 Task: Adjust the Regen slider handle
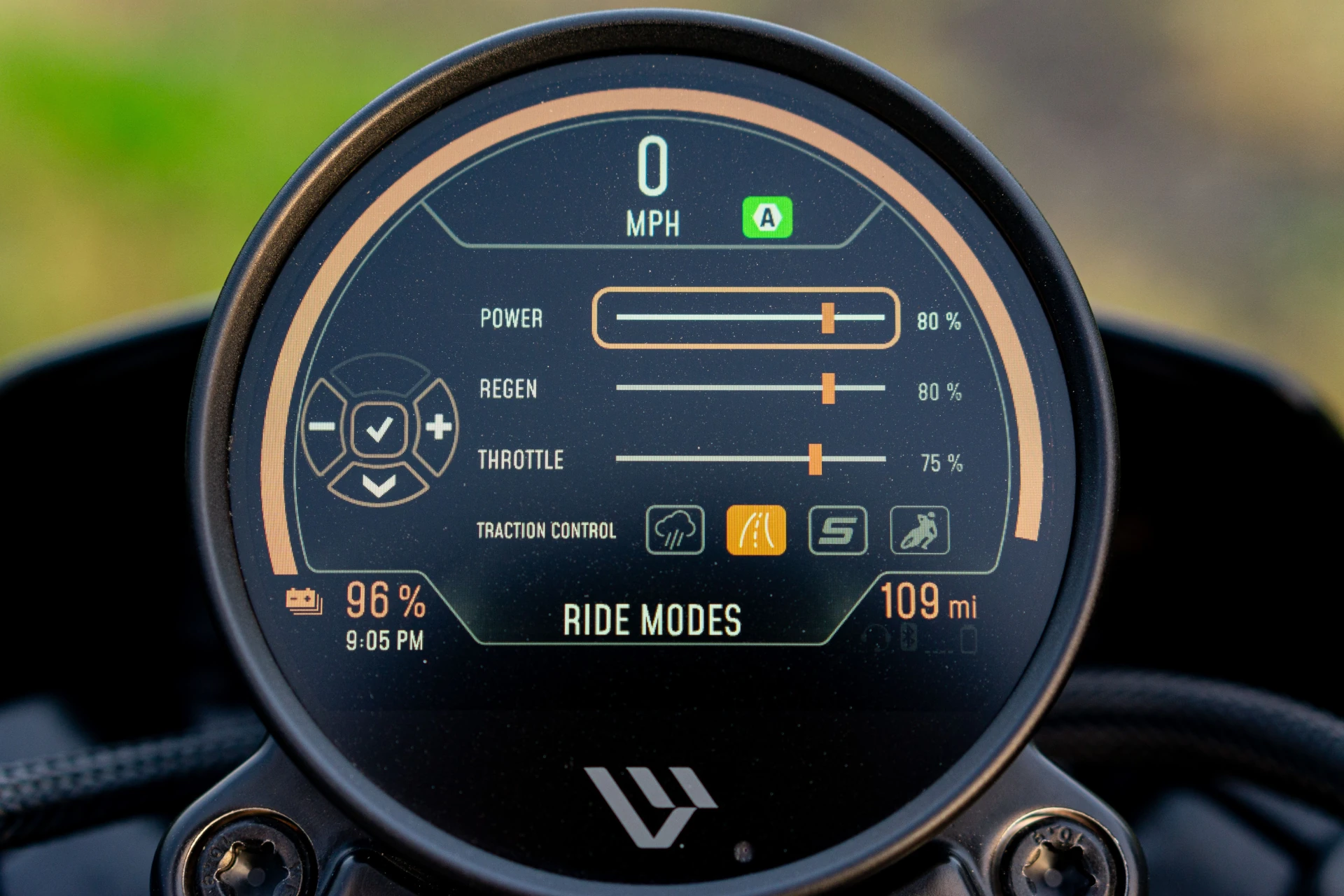[x=828, y=388]
